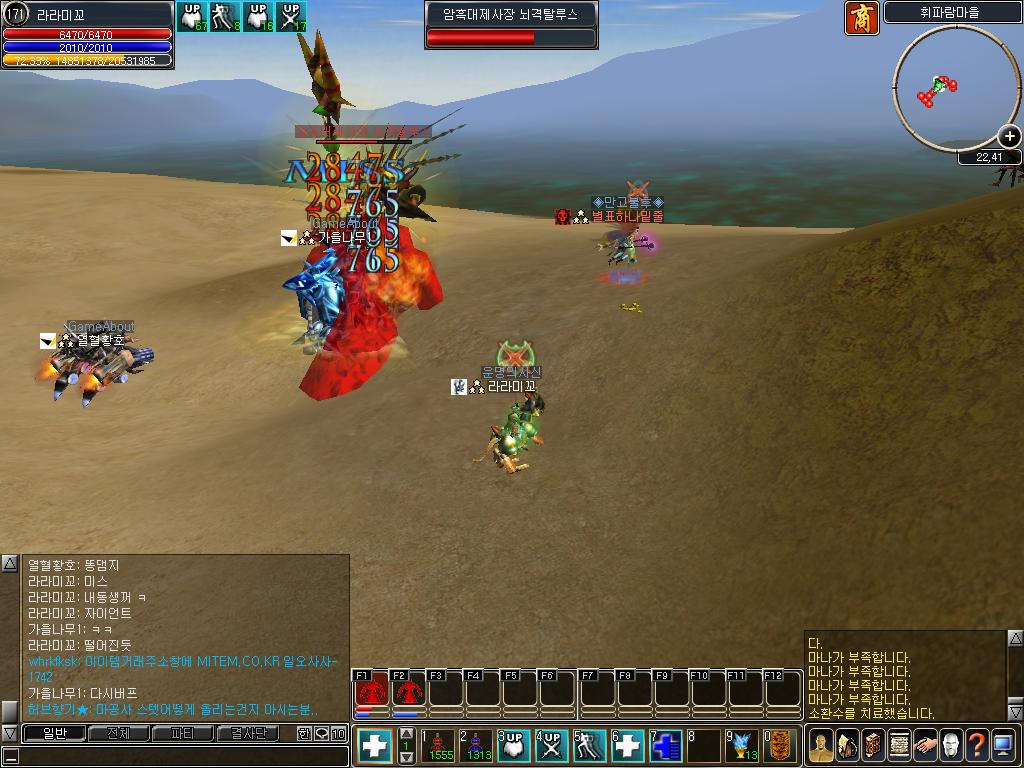Screen dimensions: 1024x768
Task: Click the red 商 merchant icon
Action: pos(862,18)
